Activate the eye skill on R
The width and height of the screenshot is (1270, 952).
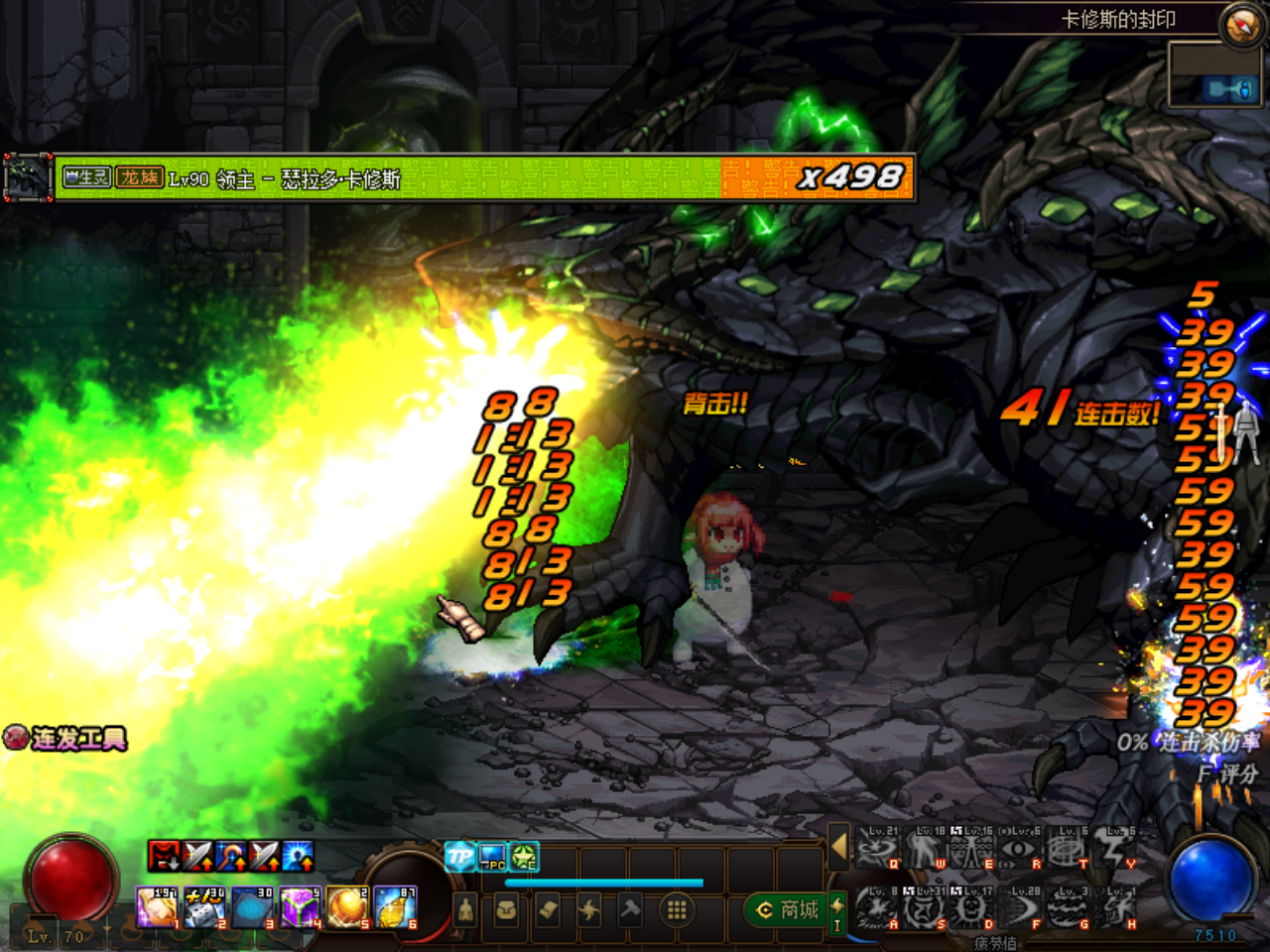(1020, 849)
